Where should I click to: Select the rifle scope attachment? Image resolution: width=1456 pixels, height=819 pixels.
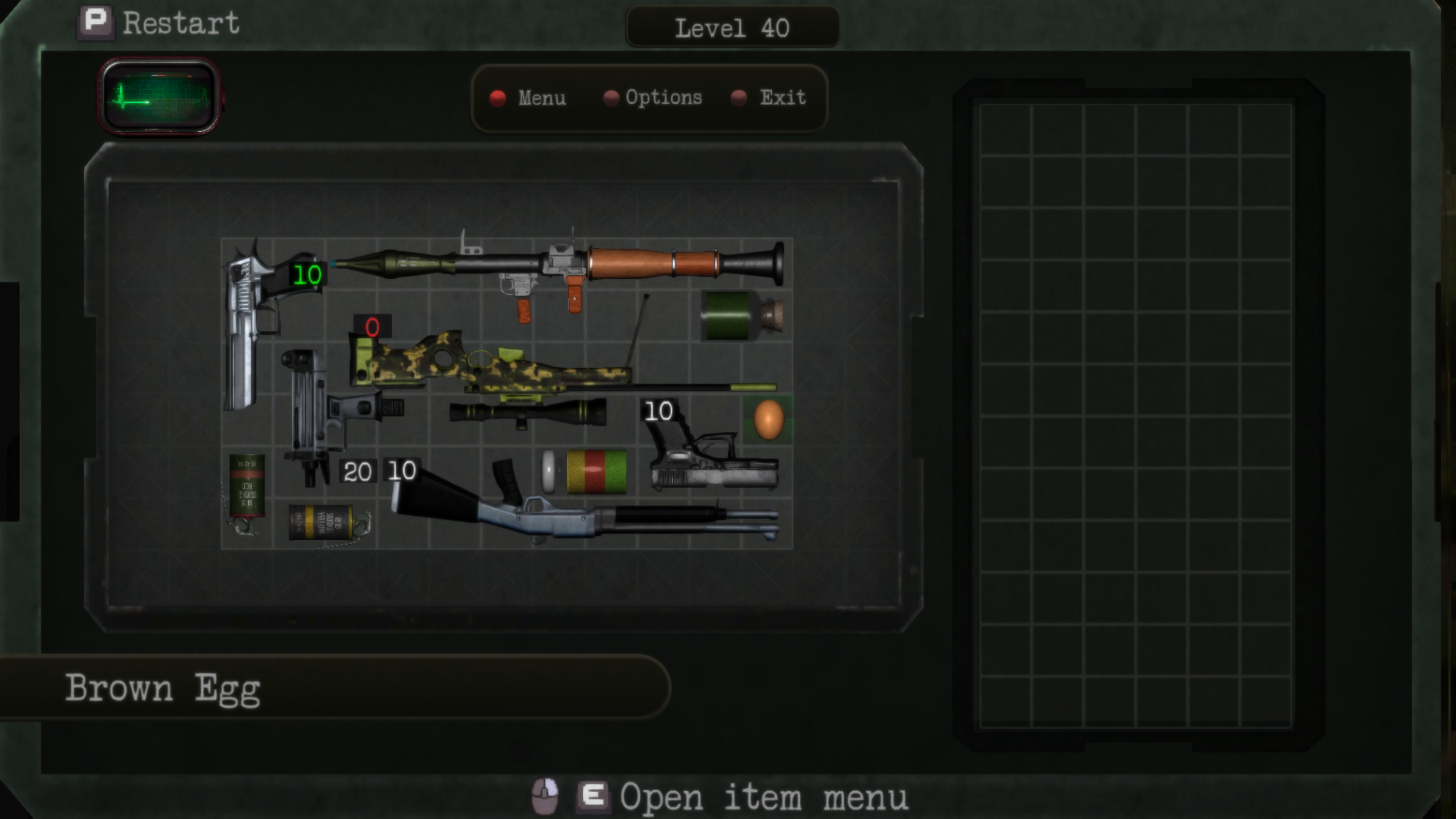click(x=528, y=413)
